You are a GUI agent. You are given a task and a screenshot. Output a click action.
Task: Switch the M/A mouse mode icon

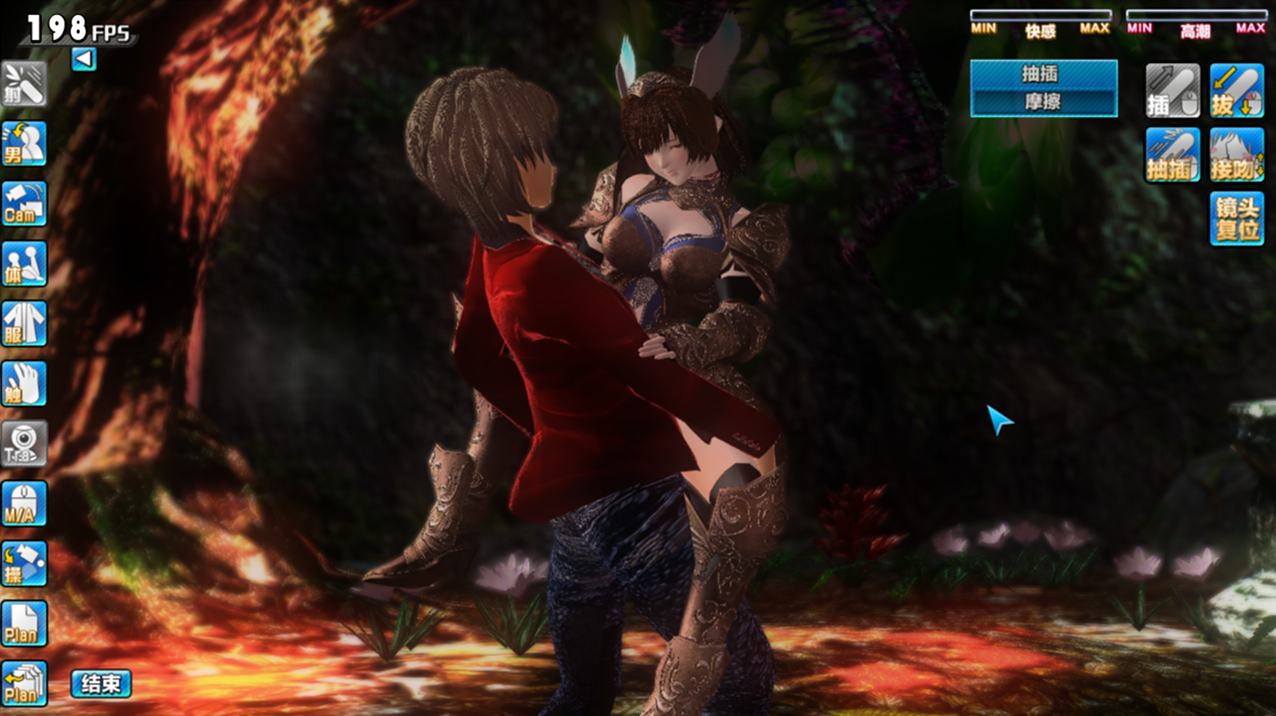[24, 504]
